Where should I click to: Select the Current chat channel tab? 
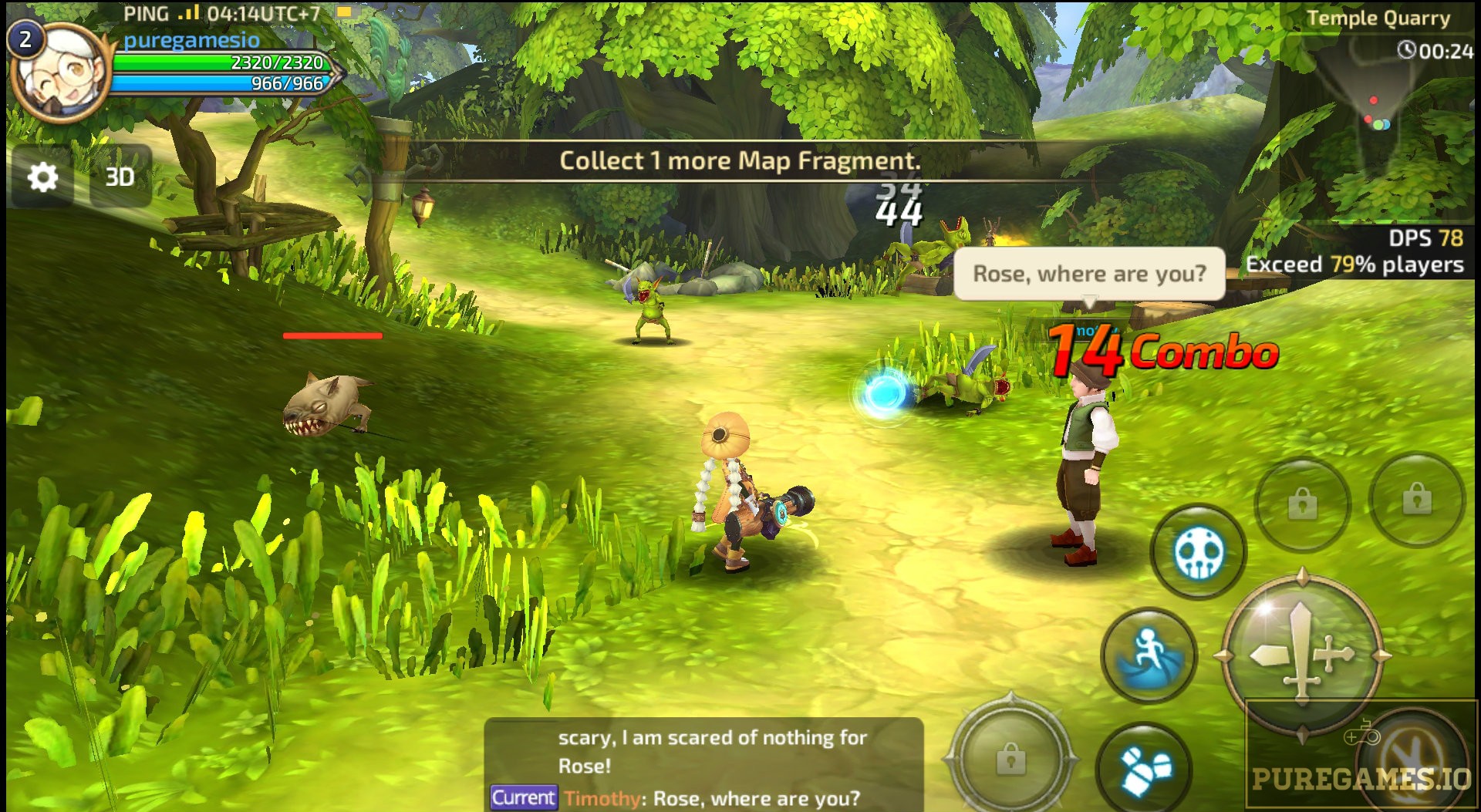coord(523,797)
